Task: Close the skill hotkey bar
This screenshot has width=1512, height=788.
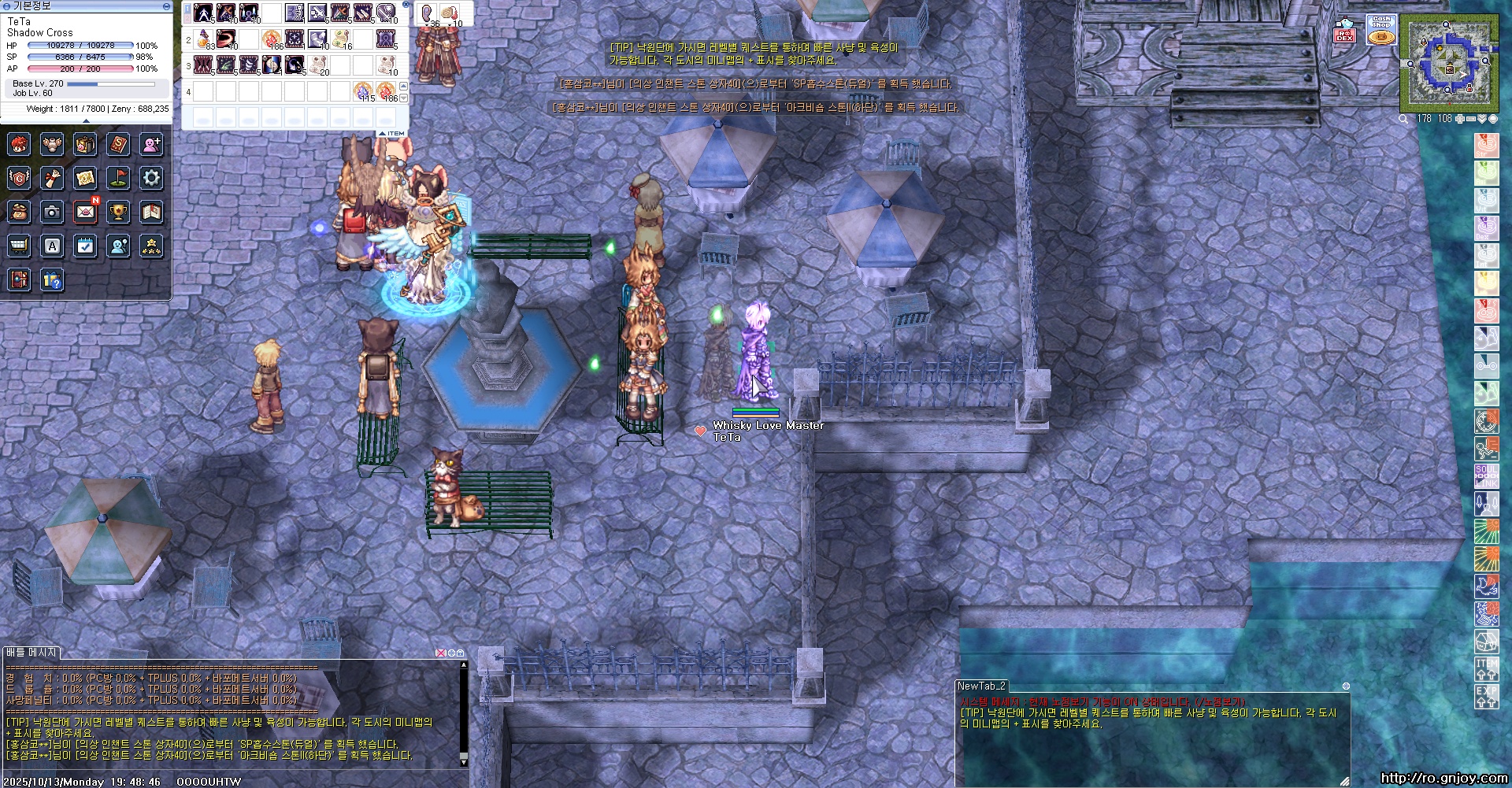Action: click(406, 3)
